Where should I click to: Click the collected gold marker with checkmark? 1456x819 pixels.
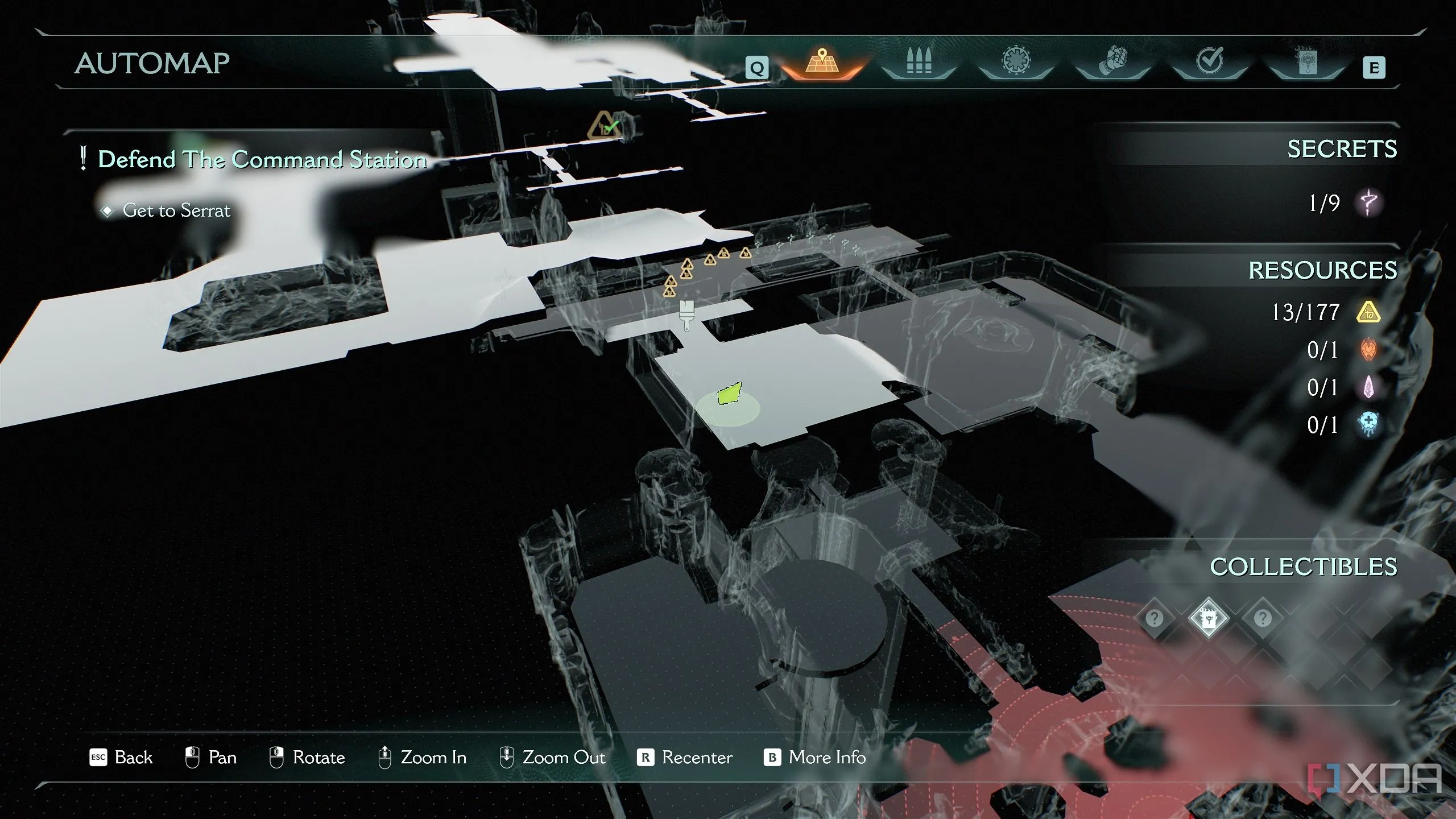(605, 126)
